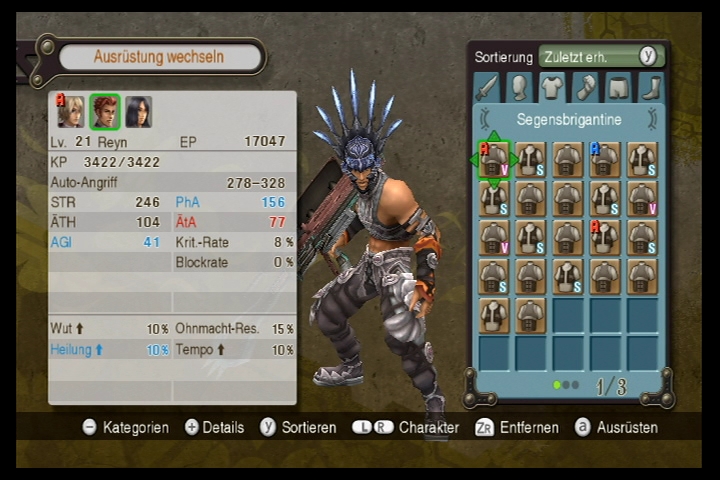Choose the blonde-haired character portrait
Screen dimensions: 720x480
70,112
